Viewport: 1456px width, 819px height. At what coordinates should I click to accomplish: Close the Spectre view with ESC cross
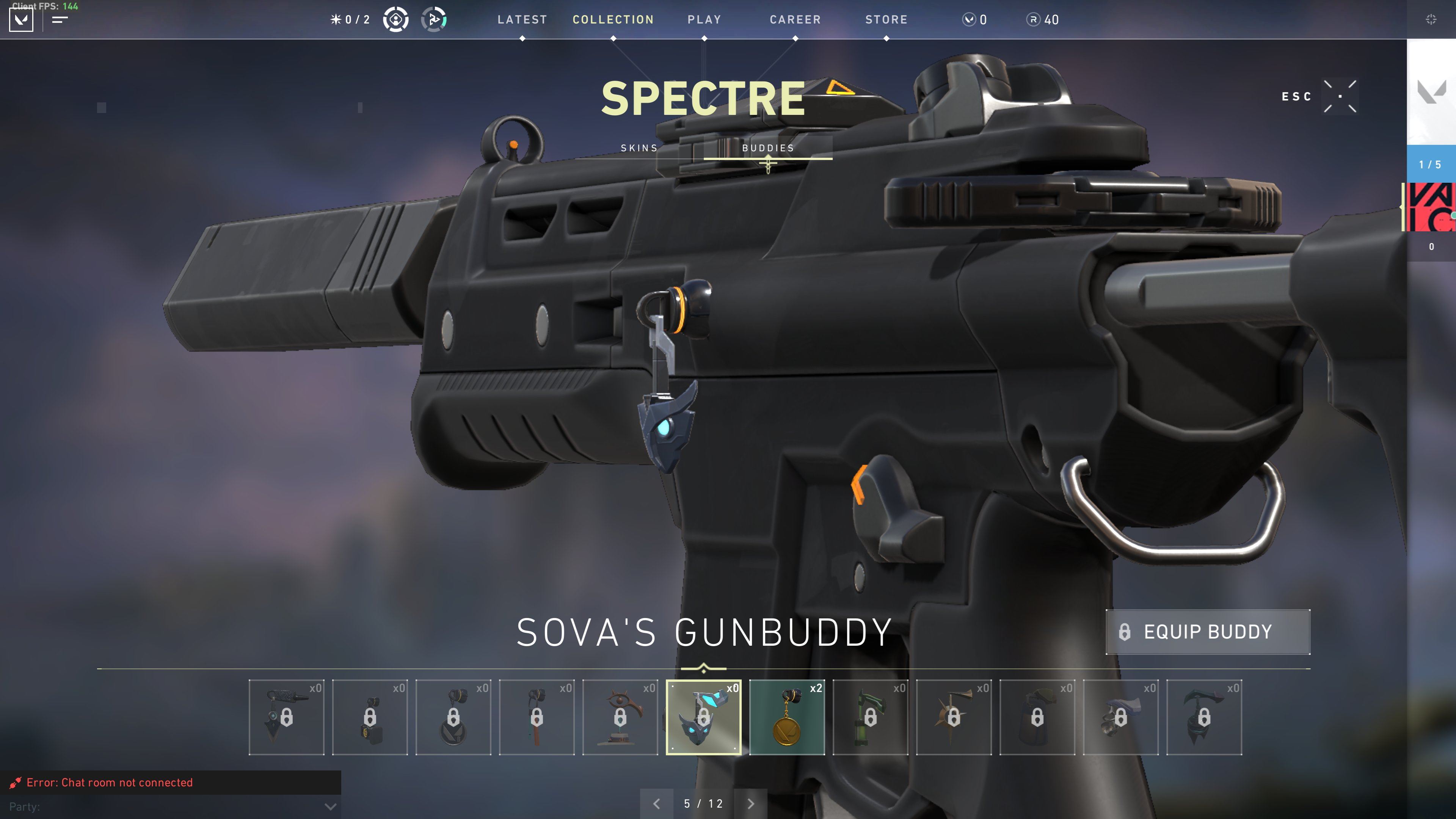[1340, 97]
